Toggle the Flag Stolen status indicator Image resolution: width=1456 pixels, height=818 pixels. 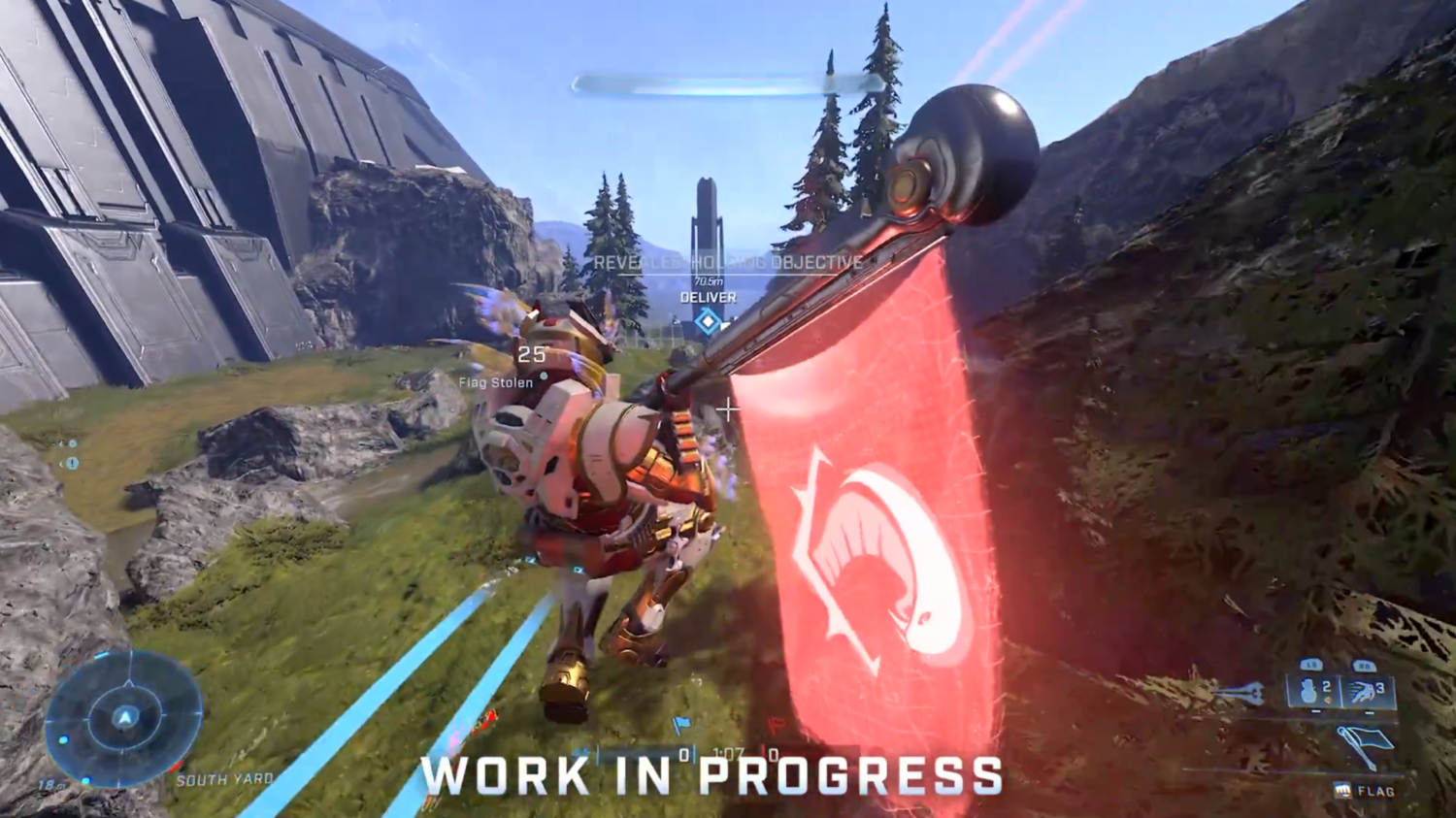point(496,383)
